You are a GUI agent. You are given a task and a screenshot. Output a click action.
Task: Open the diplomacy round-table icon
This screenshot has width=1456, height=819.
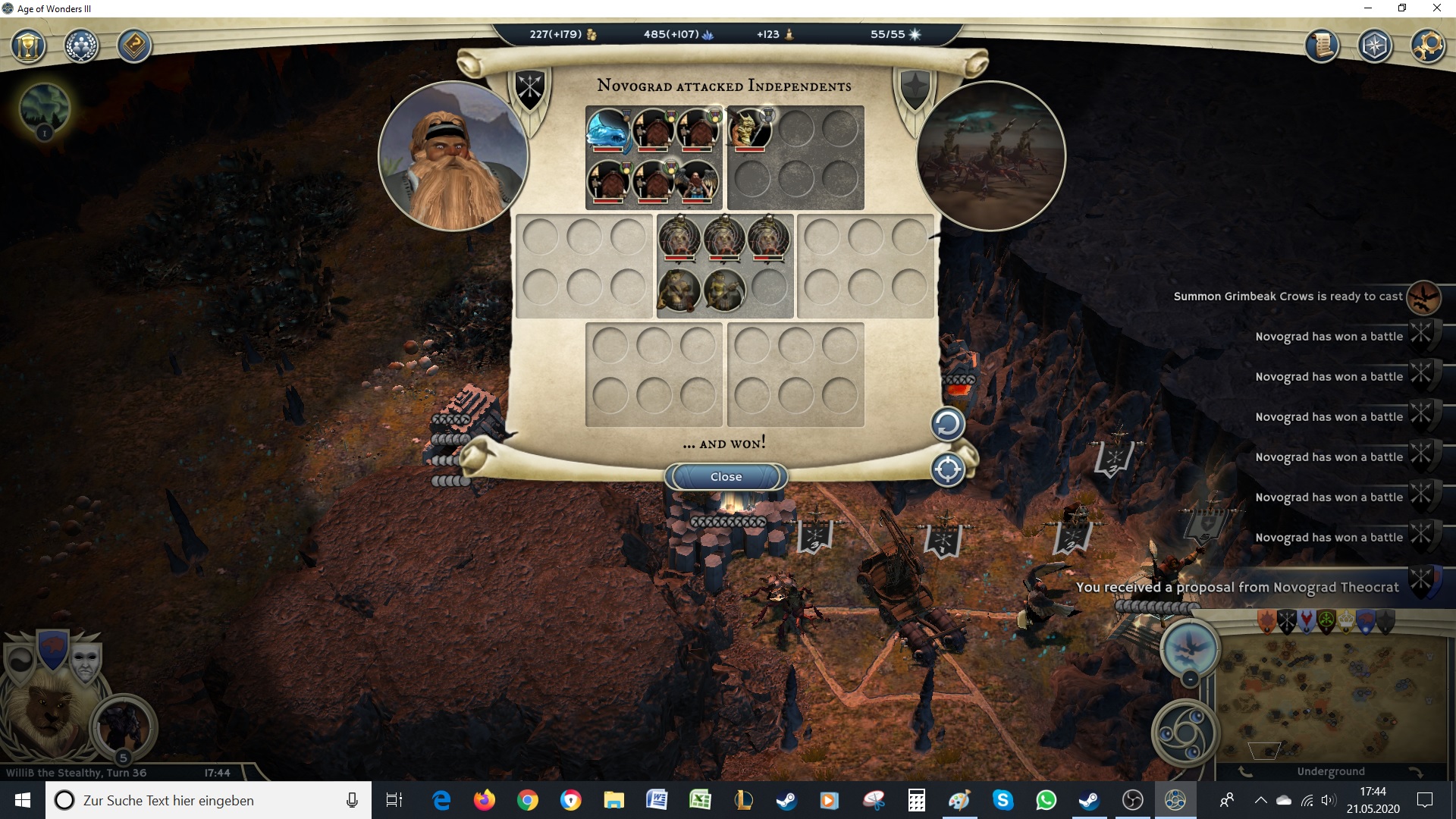(81, 47)
